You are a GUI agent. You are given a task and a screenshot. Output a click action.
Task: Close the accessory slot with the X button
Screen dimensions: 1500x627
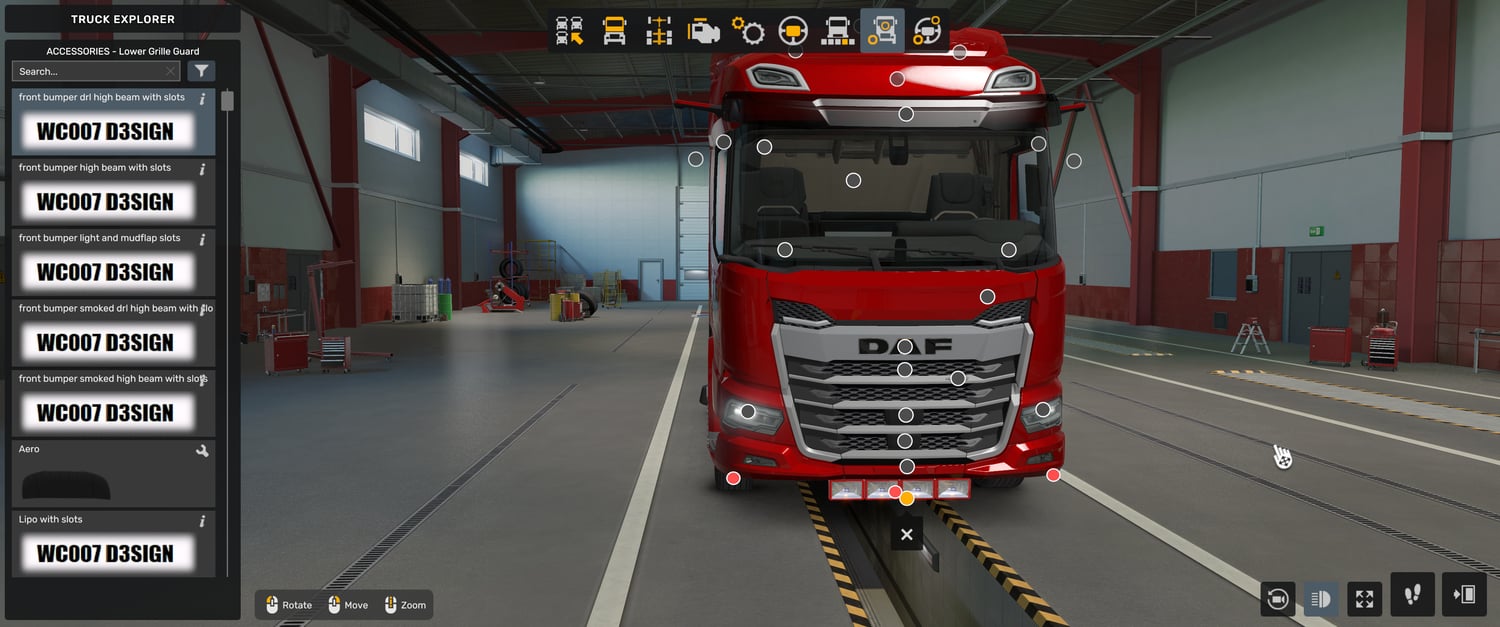(x=906, y=535)
